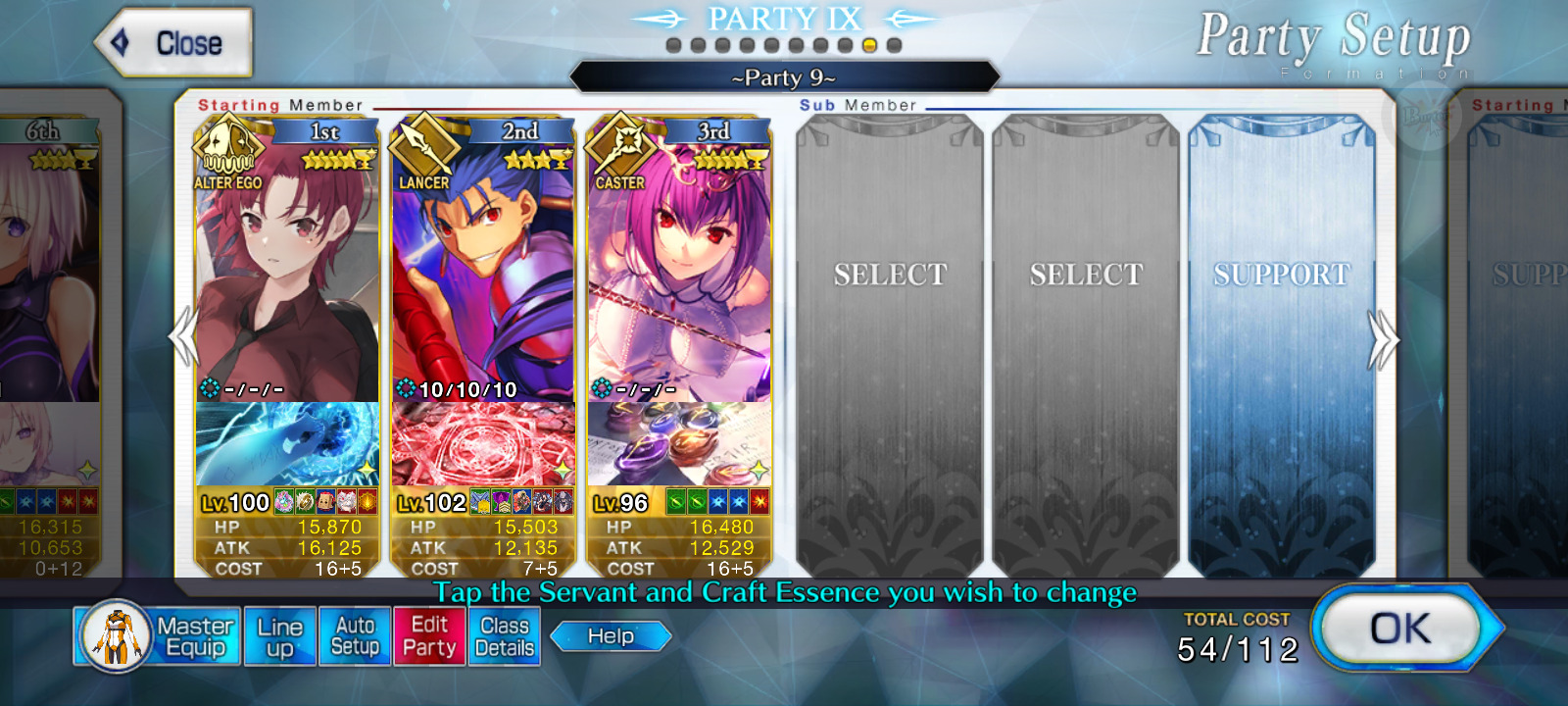
Task: Change the Lancer's red craft essence
Action: [483, 444]
